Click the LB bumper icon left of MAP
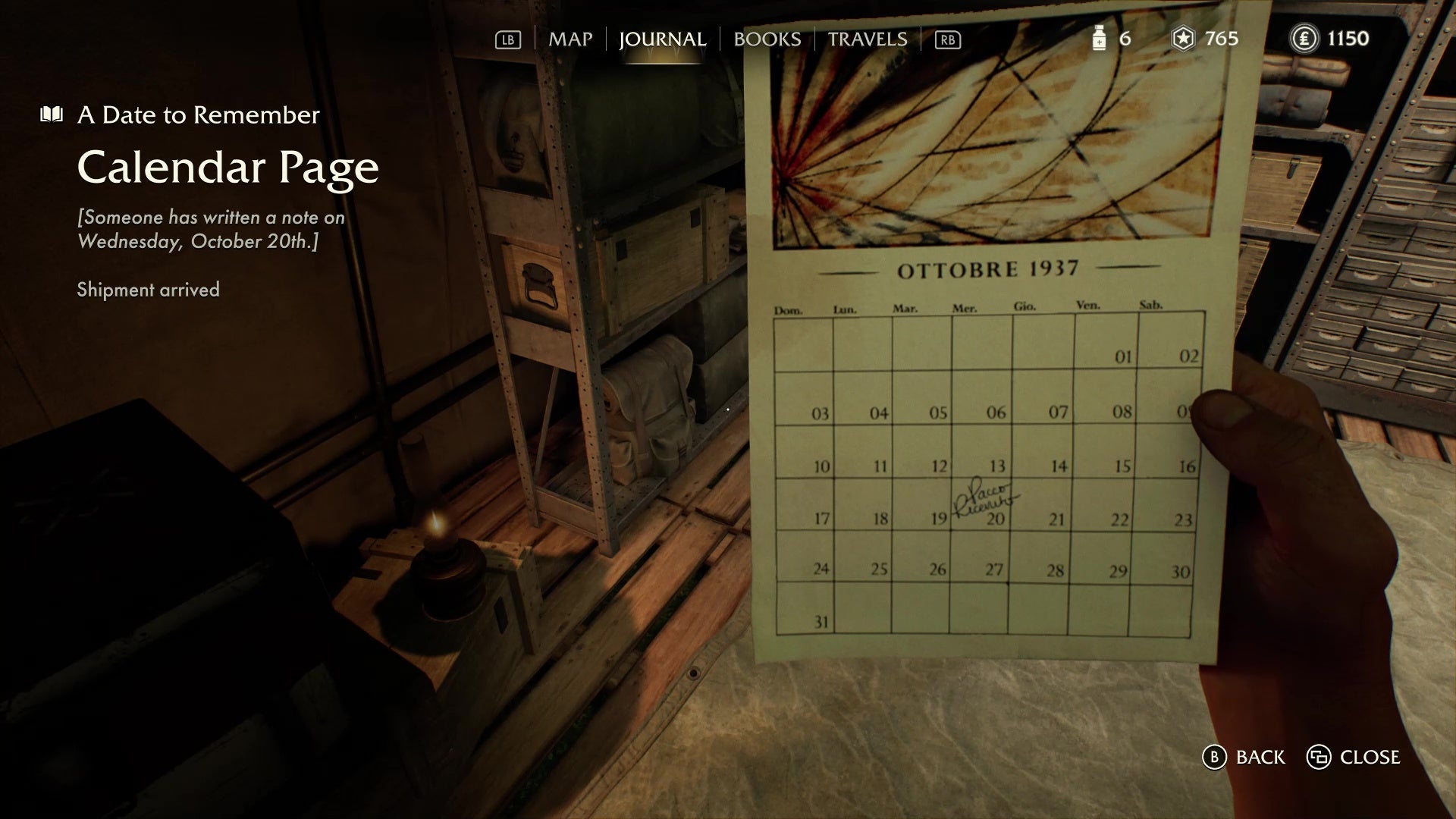 pyautogui.click(x=507, y=39)
